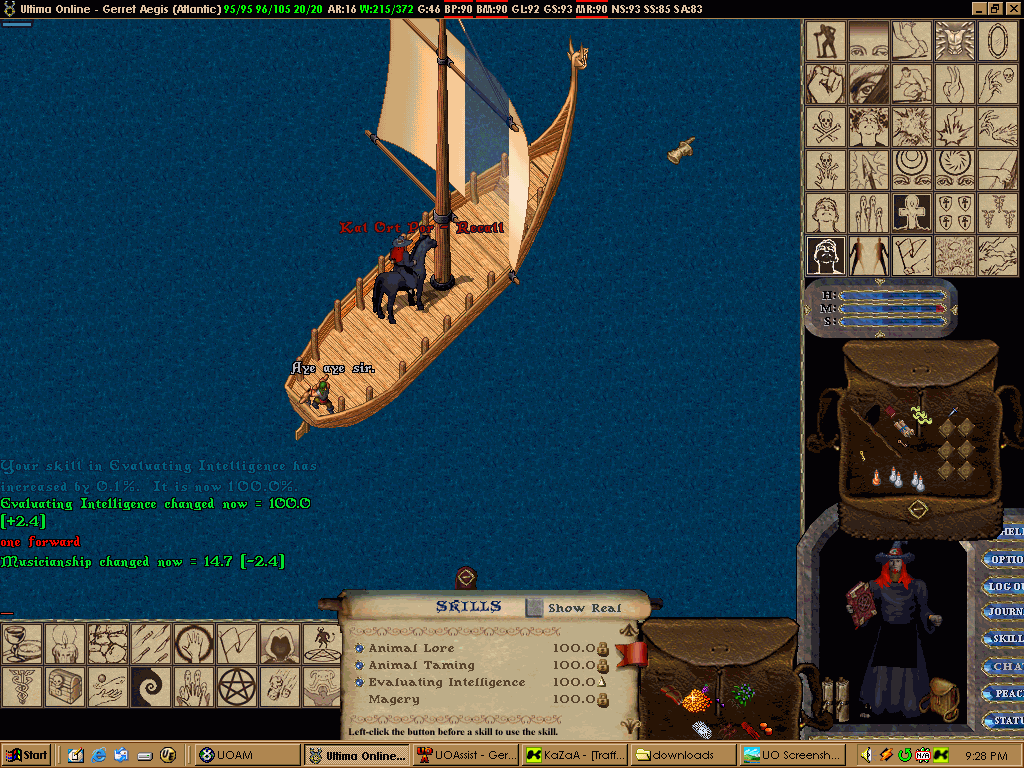1024x768 pixels.
Task: Toggle the Show Real checkbox in Skills
Action: click(535, 607)
